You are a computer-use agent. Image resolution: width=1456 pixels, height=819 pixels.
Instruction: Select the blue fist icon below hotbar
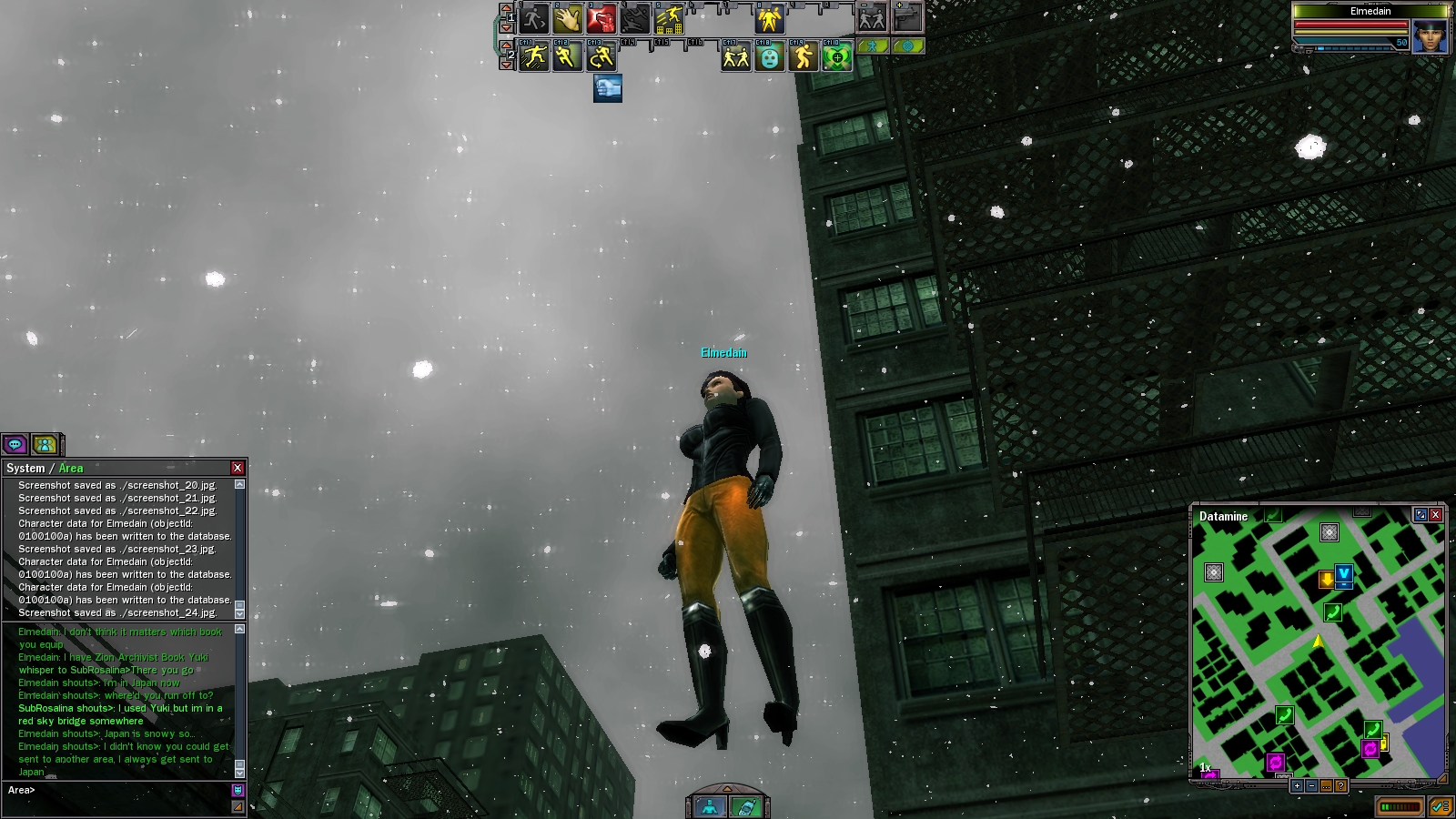(608, 88)
